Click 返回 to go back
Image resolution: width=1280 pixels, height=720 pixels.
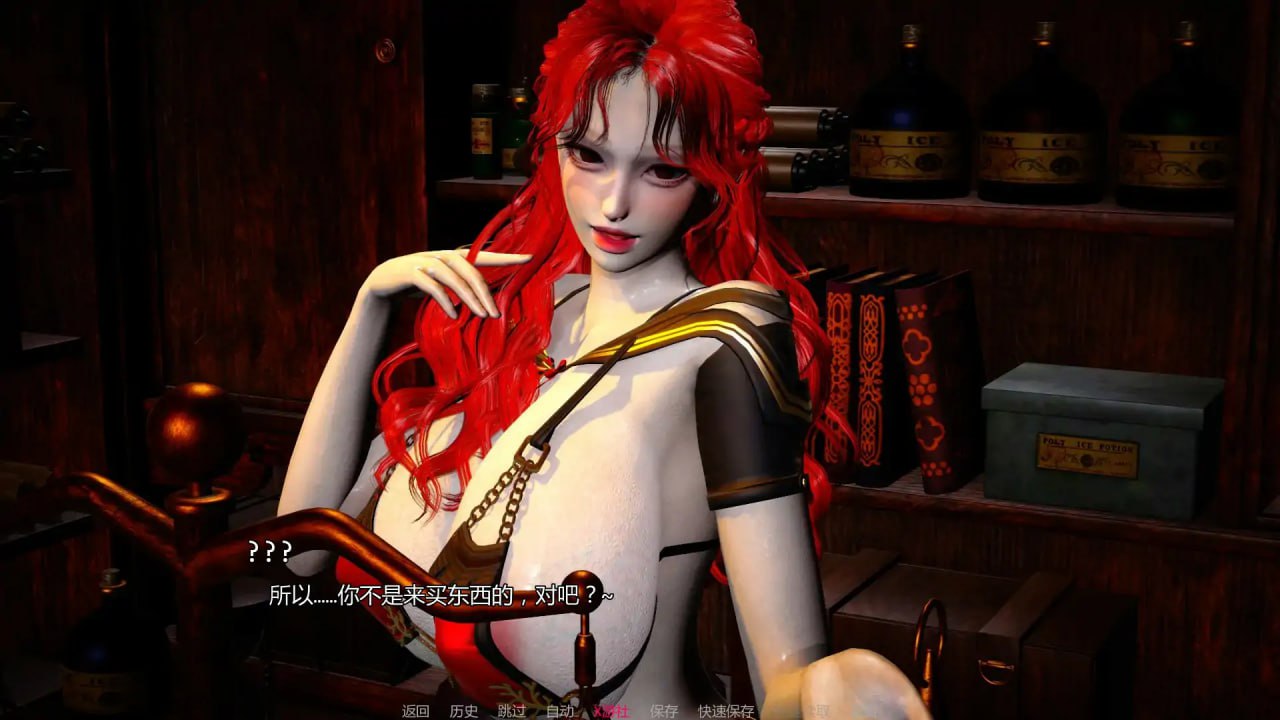(415, 711)
